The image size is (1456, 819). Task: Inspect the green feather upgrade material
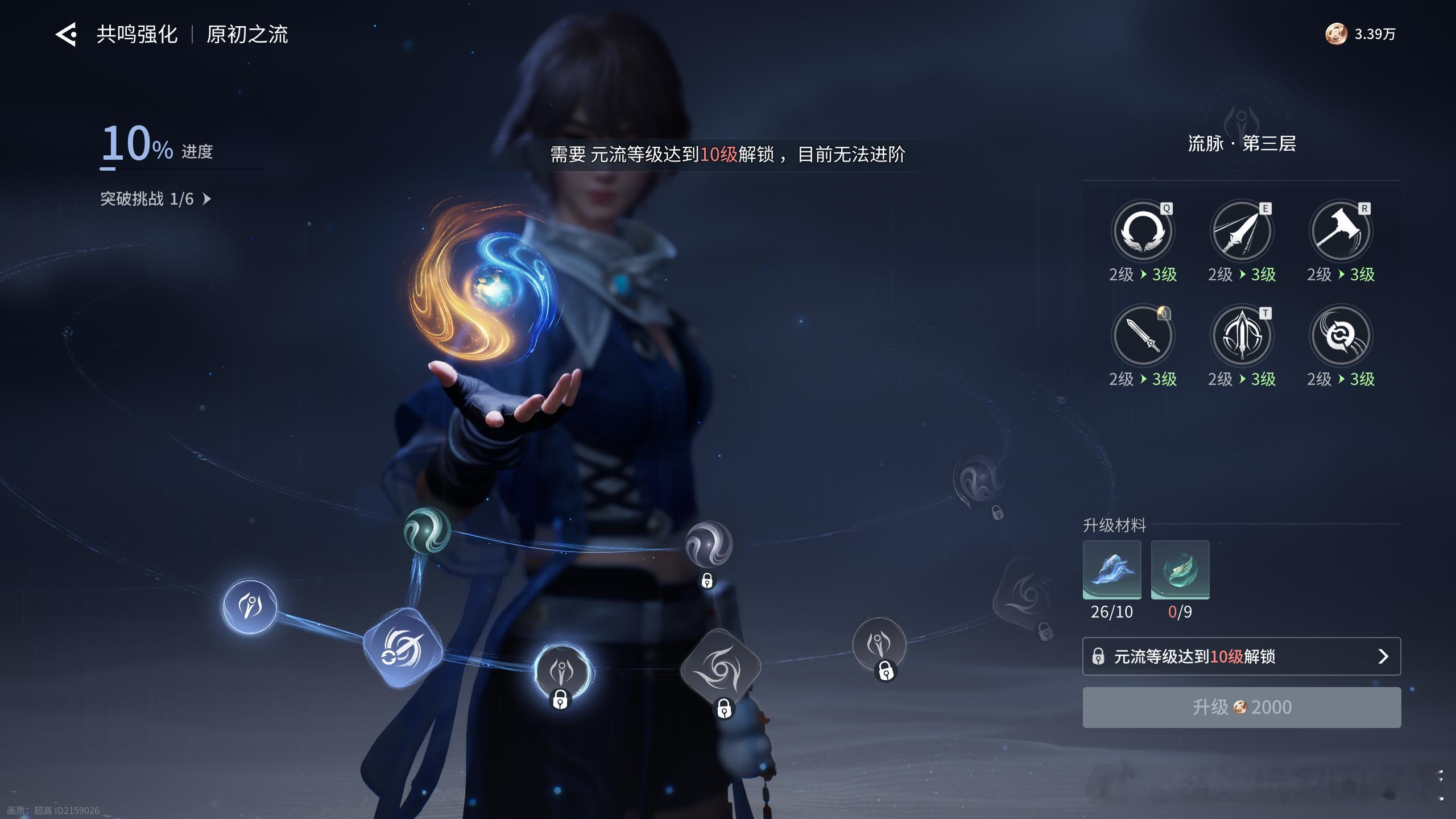coord(1180,569)
